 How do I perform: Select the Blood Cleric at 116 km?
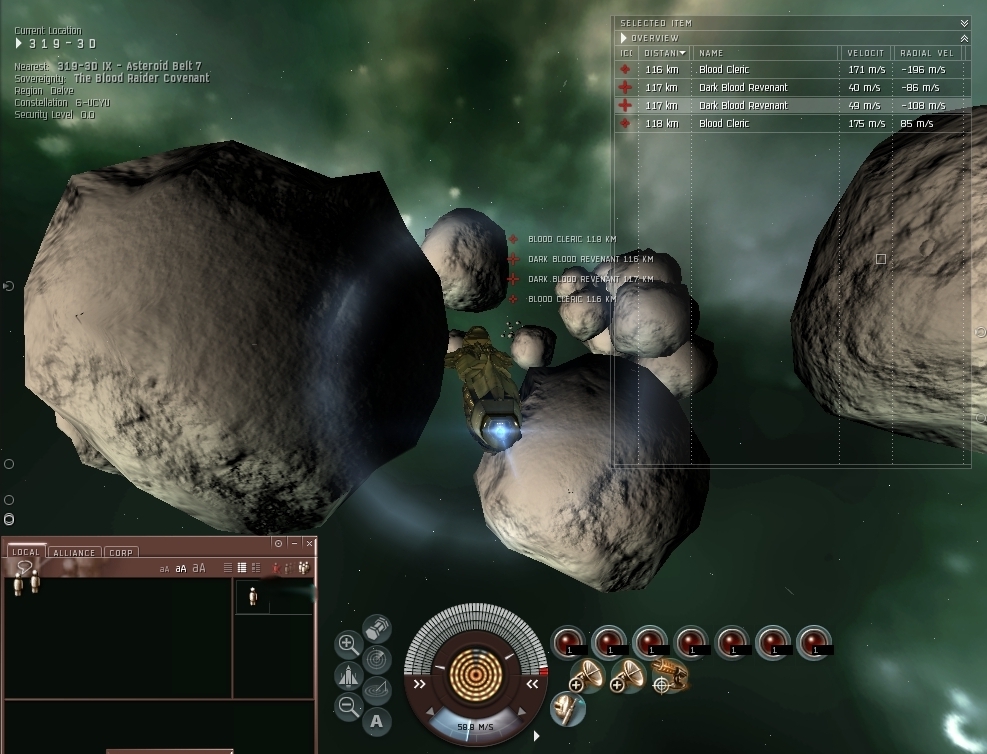pyautogui.click(x=724, y=70)
